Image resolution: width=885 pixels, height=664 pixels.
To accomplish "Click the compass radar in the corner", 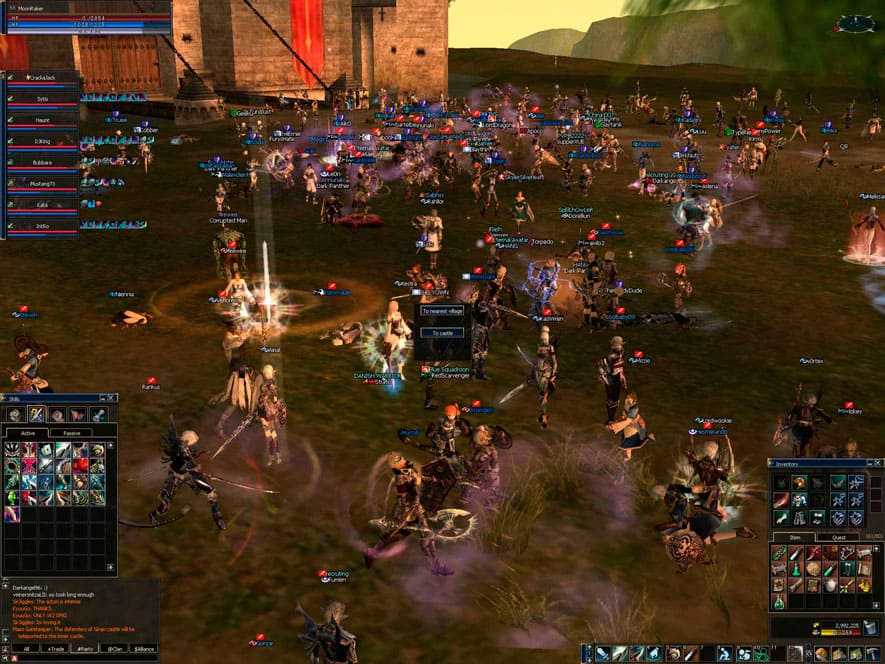I will 855,23.
